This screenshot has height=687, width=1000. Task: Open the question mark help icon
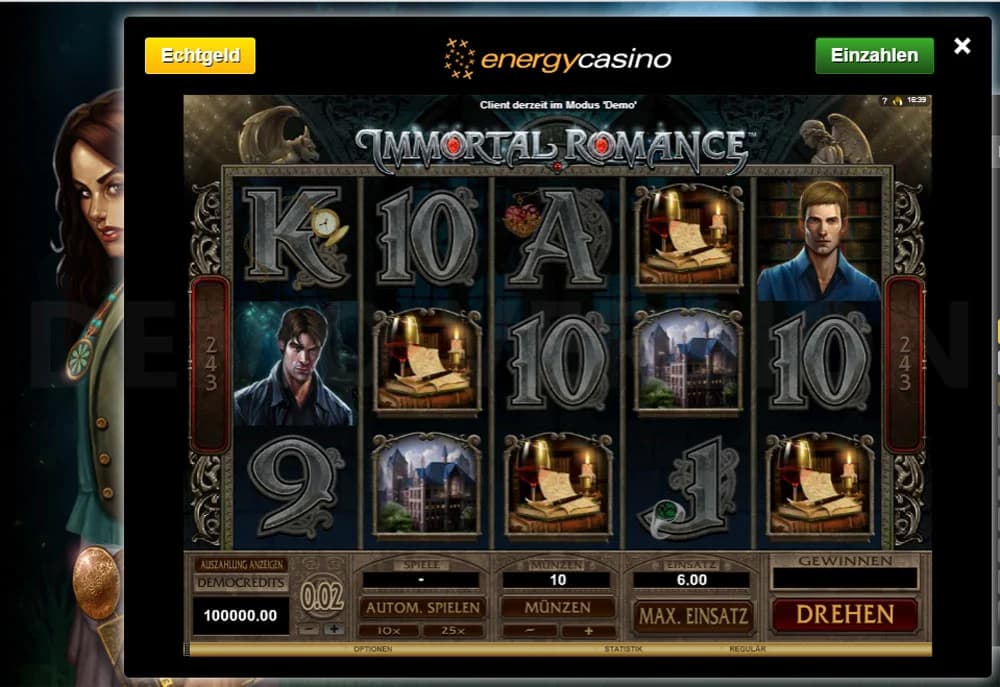(884, 101)
